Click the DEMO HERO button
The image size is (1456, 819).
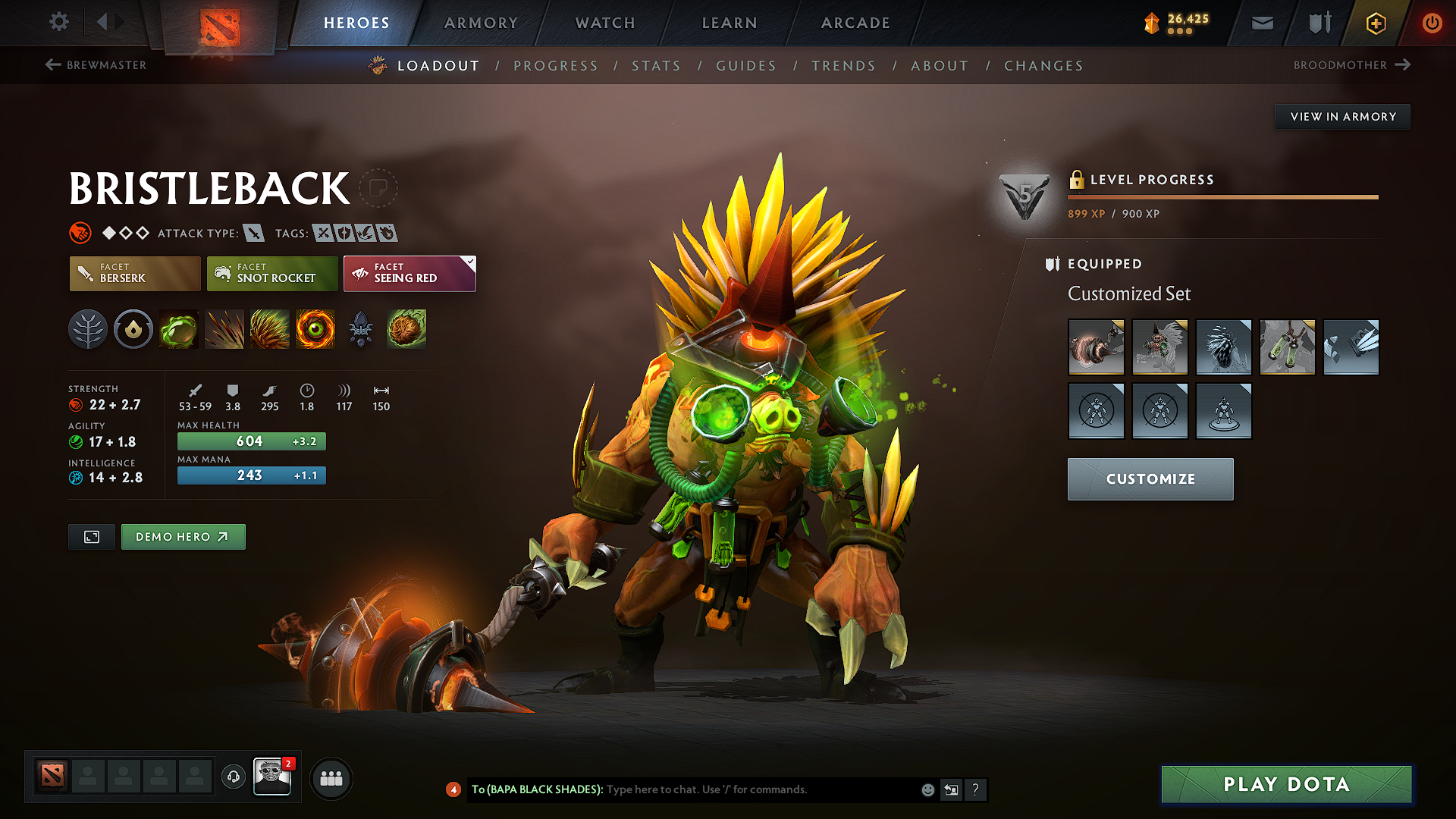point(183,536)
